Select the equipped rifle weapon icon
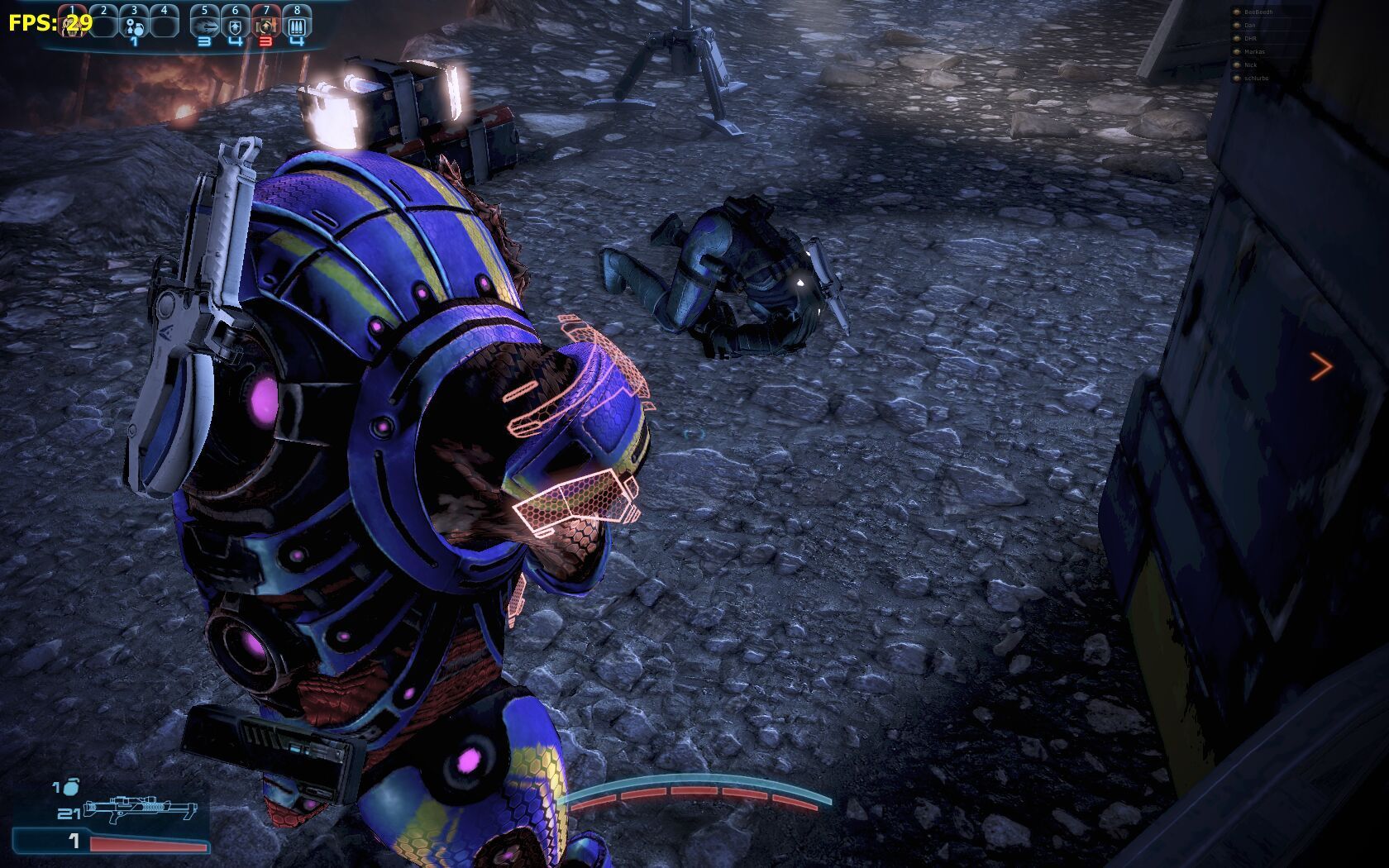 pyautogui.click(x=141, y=808)
